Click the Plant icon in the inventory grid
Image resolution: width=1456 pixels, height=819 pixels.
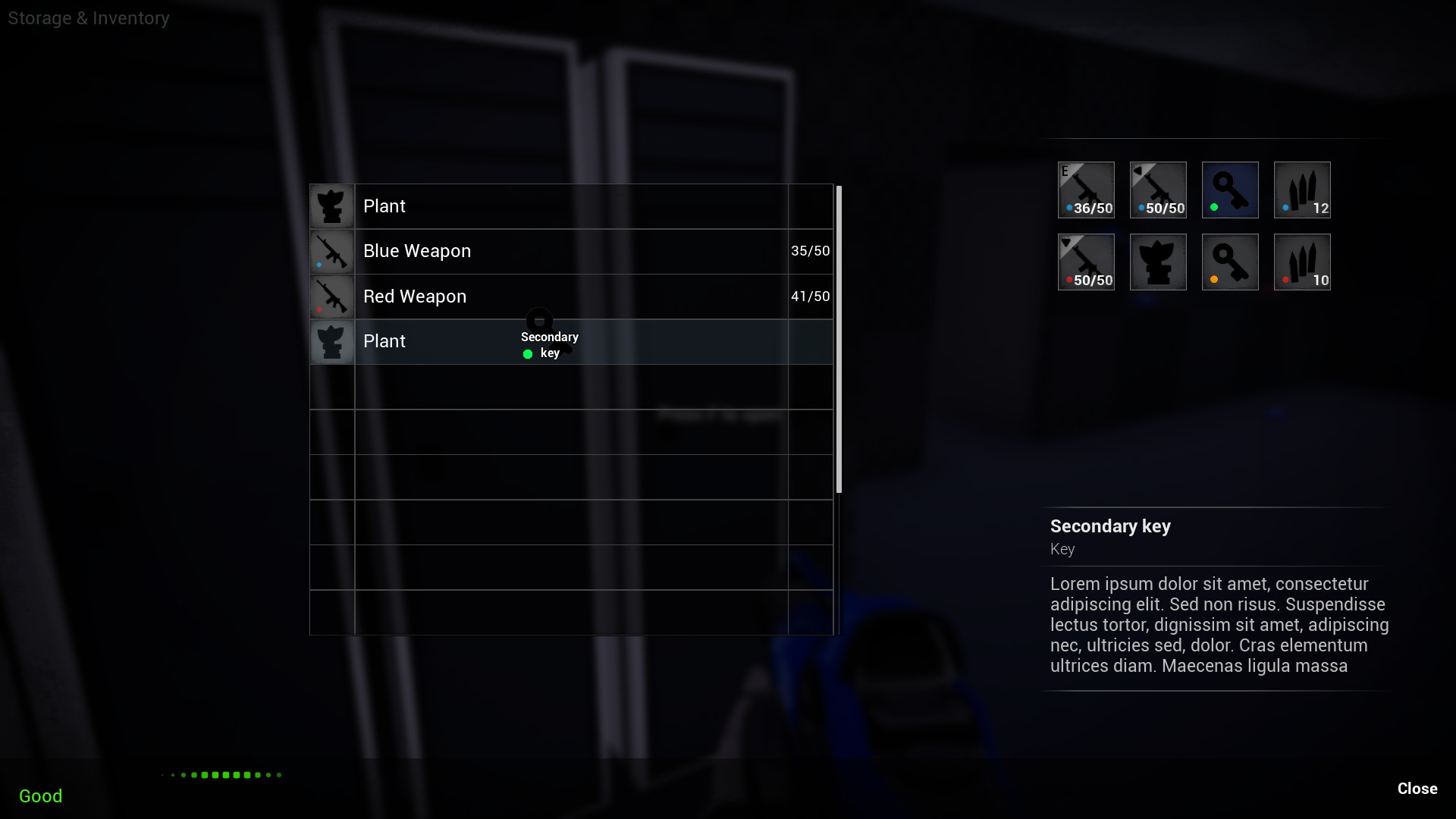pos(1158,262)
